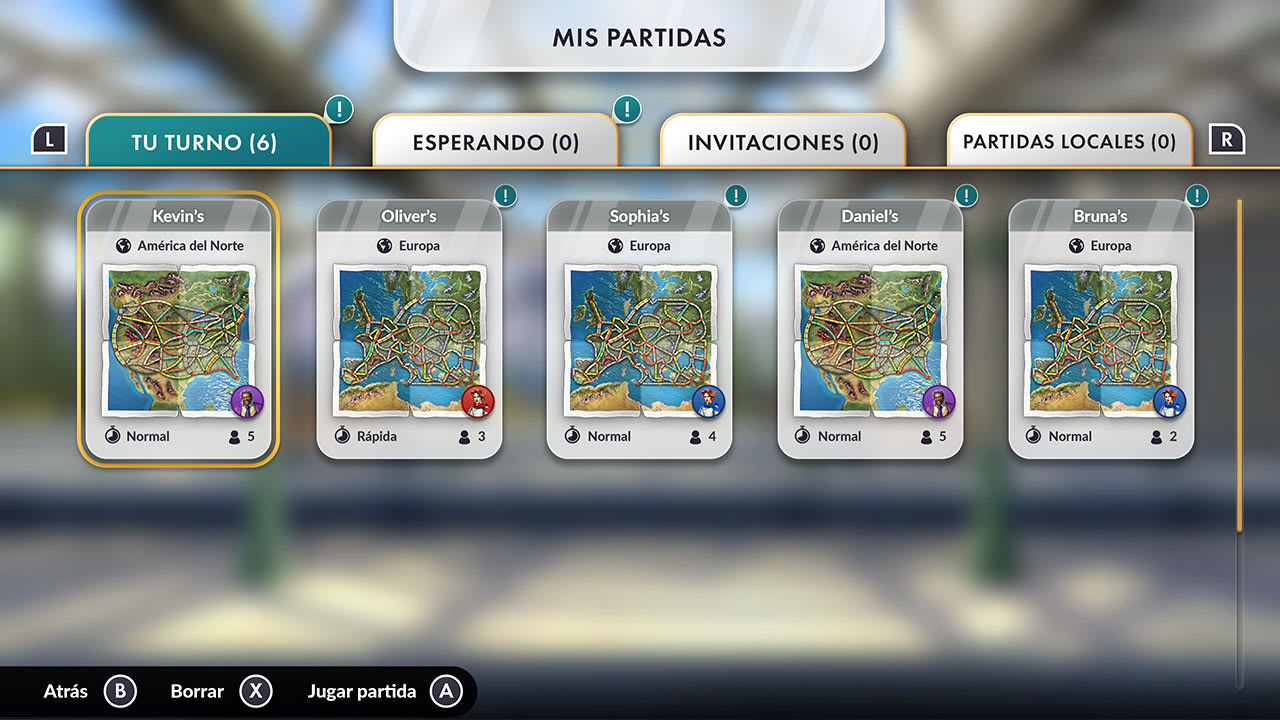Select Kevin's purple avatar icon
The width and height of the screenshot is (1280, 720).
(x=247, y=402)
